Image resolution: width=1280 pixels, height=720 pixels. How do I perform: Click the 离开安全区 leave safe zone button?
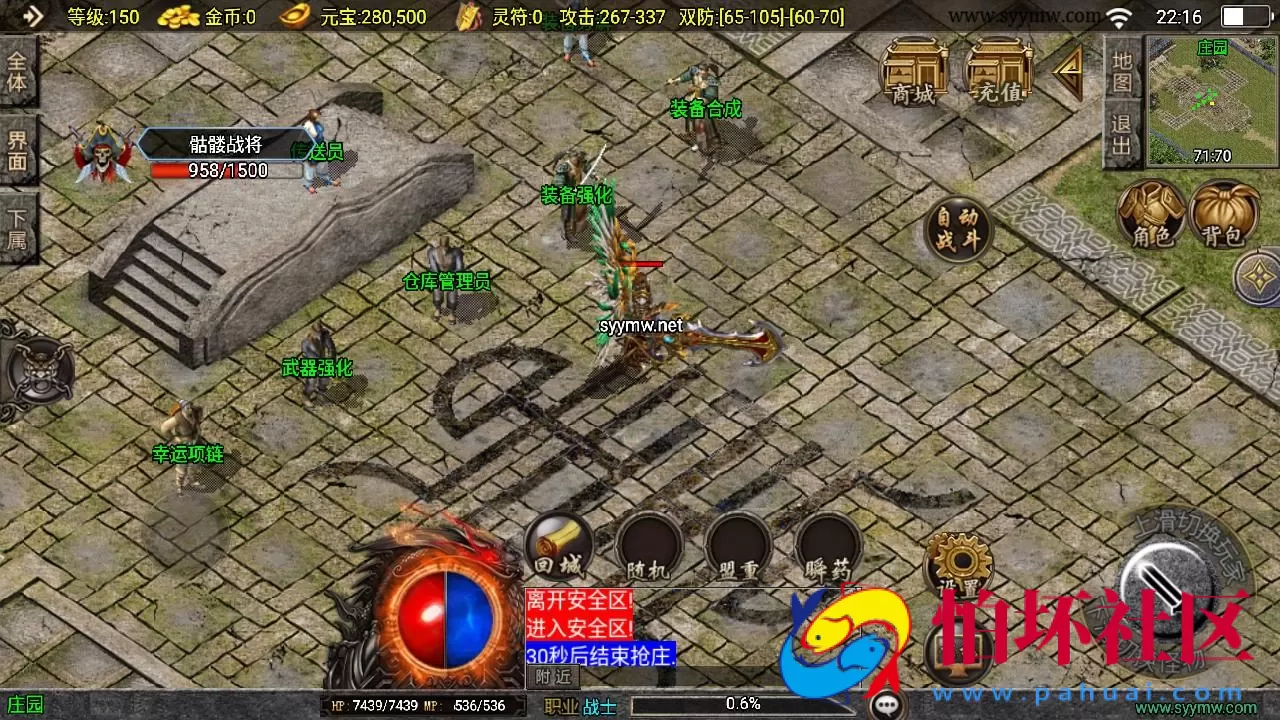578,600
